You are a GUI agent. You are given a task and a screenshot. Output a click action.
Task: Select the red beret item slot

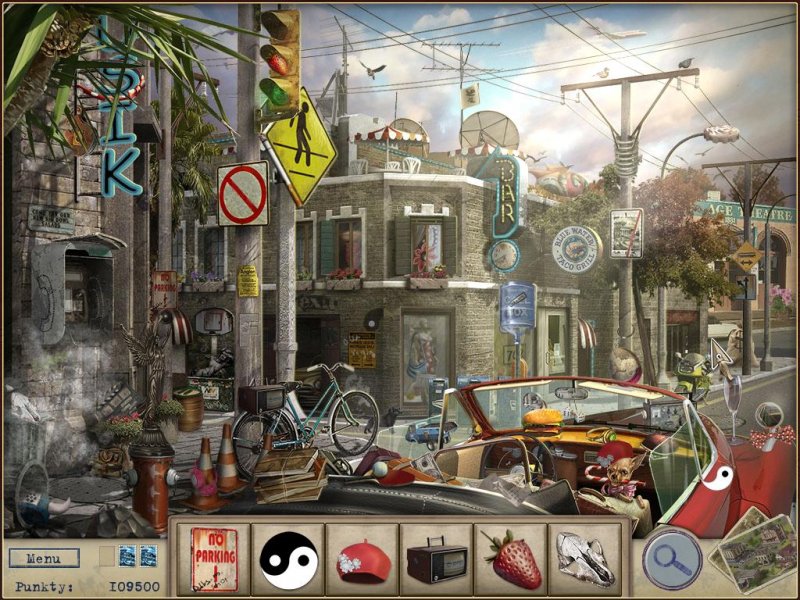(362, 559)
